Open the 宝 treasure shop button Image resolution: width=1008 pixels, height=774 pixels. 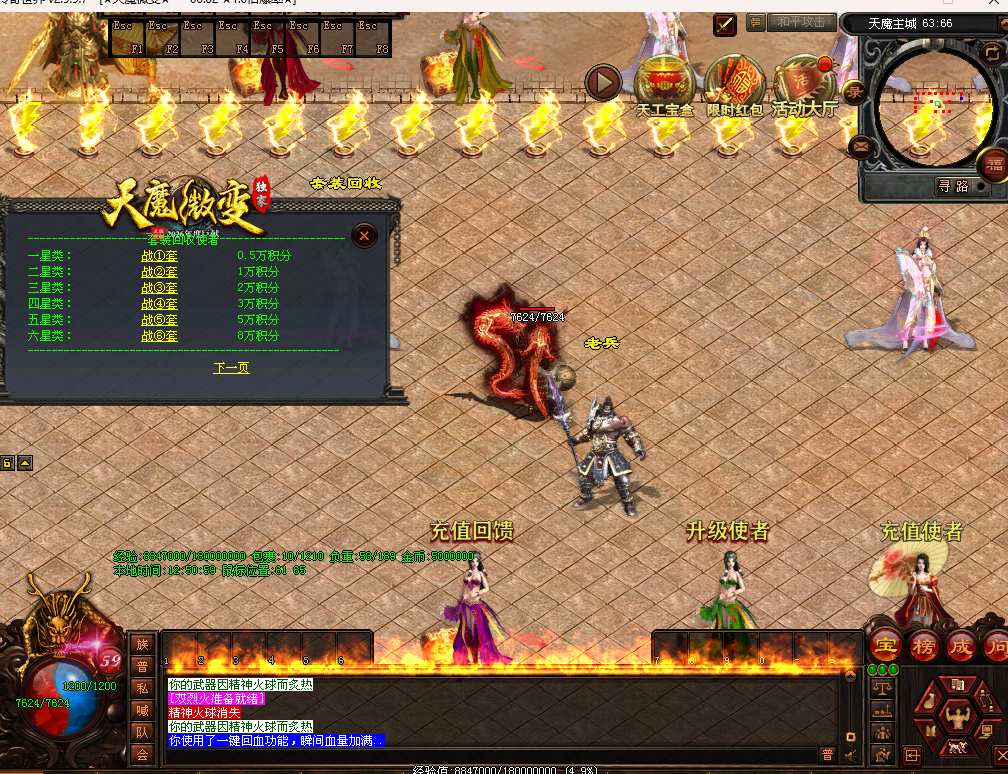tap(885, 645)
